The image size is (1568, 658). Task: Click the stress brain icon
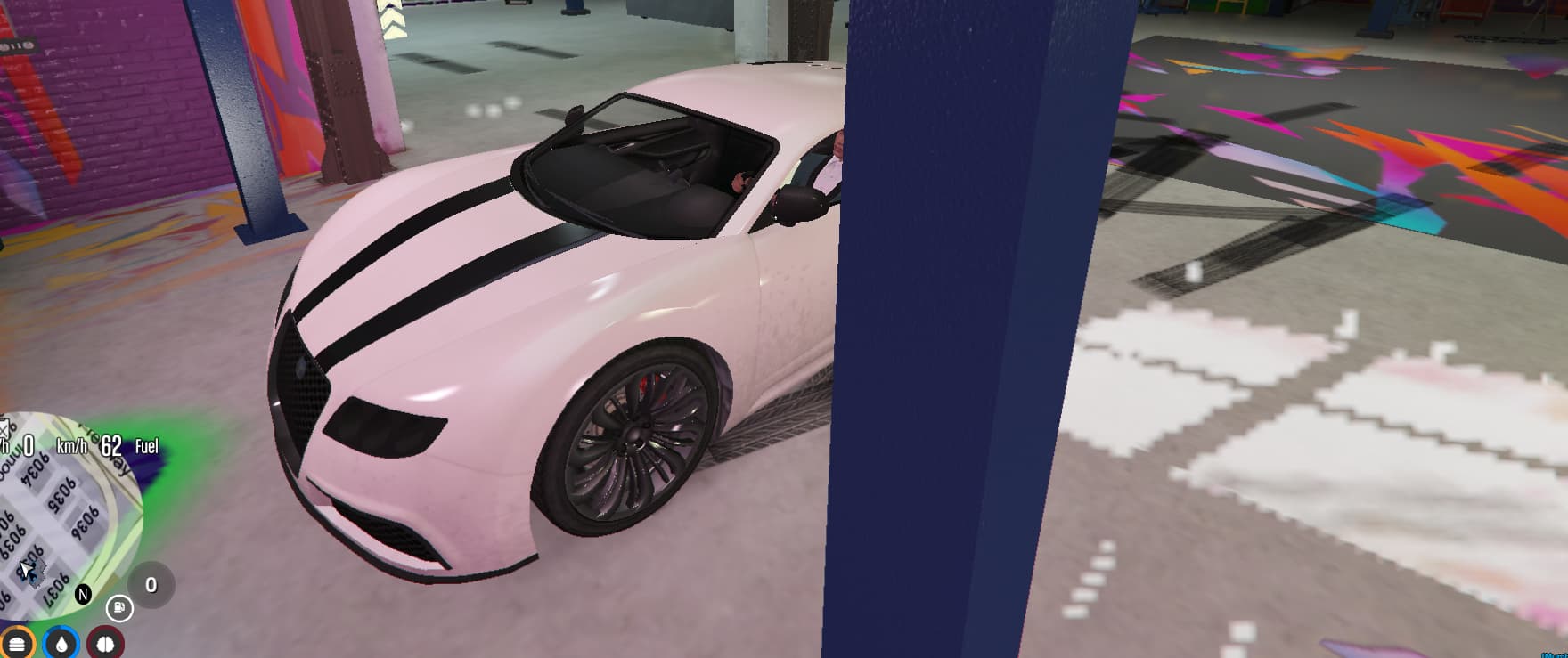104,643
